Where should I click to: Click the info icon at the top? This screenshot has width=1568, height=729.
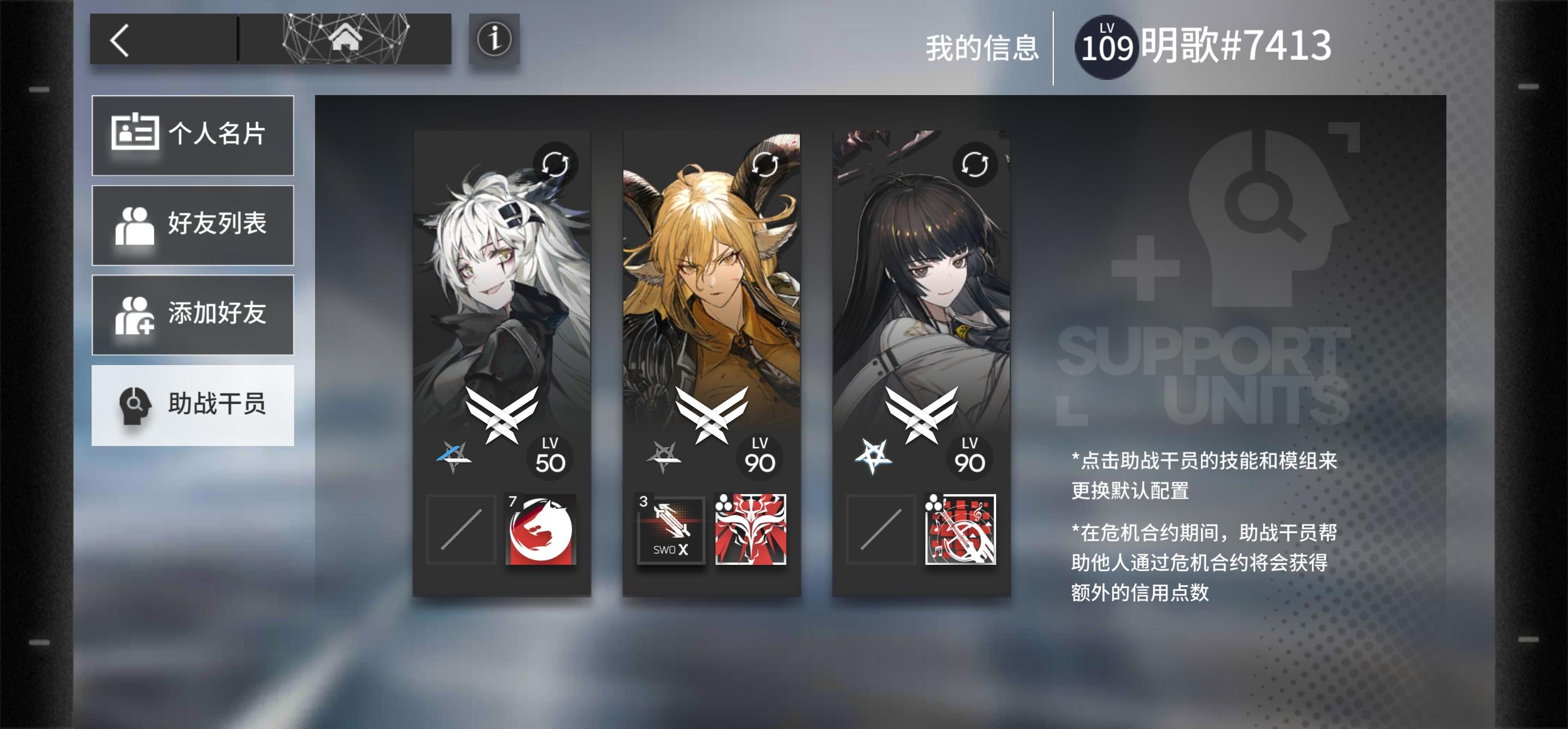pos(494,40)
